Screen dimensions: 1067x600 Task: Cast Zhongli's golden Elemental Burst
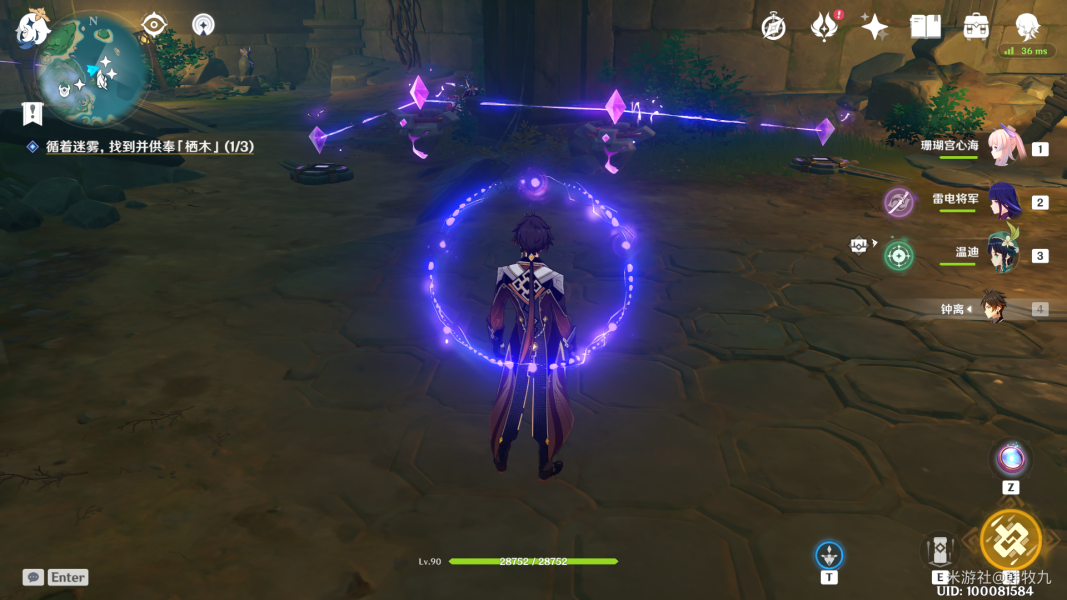(x=1010, y=540)
